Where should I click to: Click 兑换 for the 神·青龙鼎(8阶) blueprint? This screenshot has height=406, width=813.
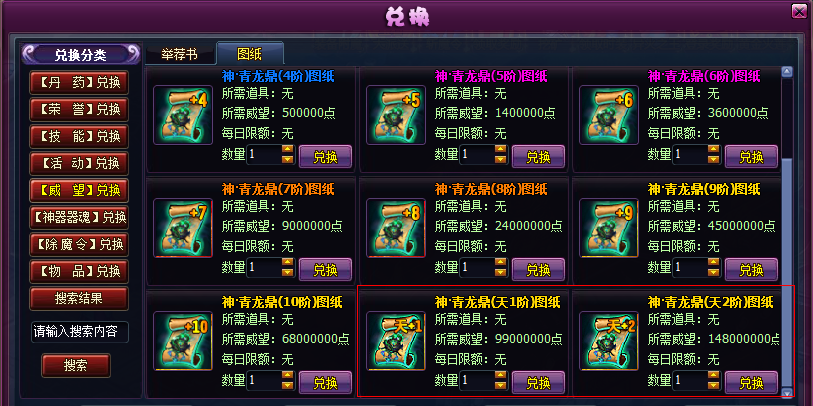coord(538,269)
